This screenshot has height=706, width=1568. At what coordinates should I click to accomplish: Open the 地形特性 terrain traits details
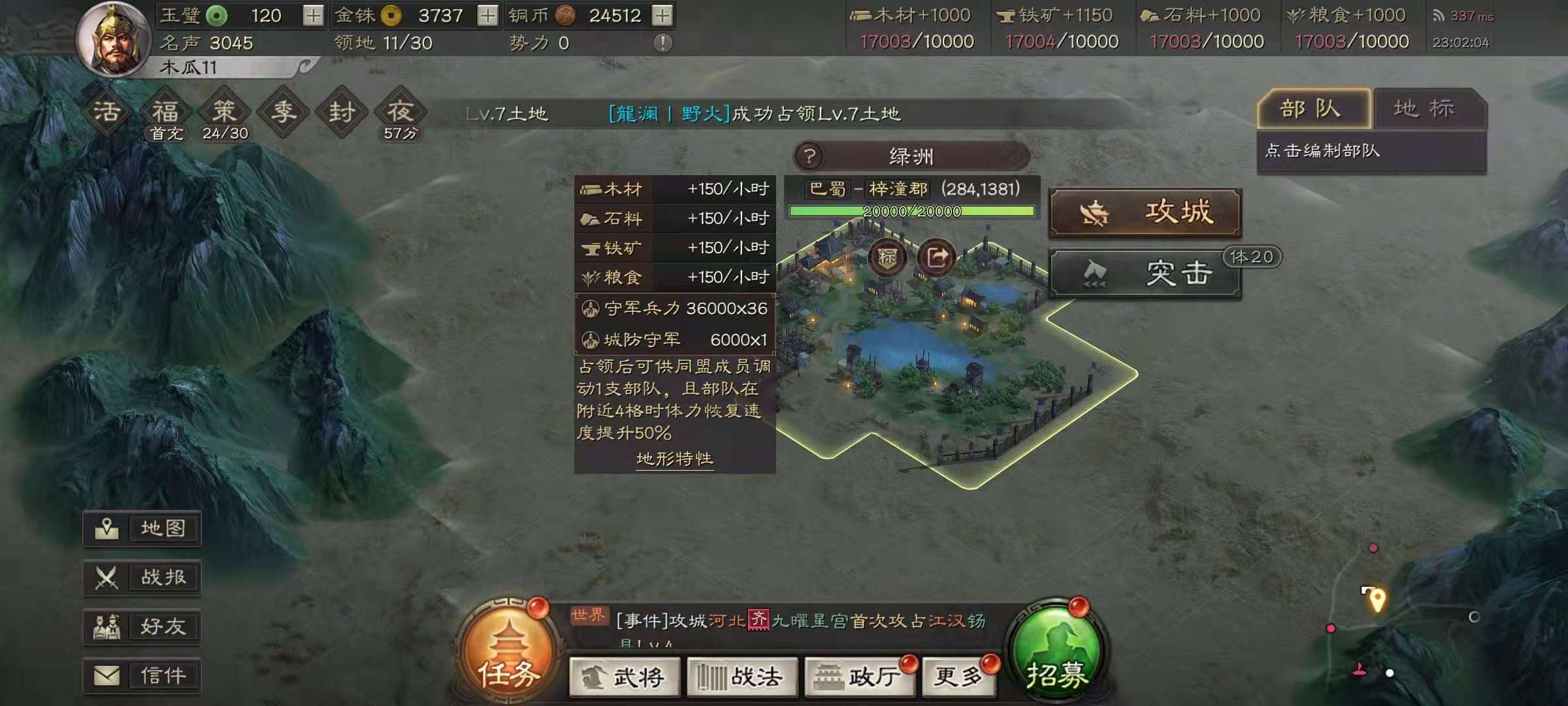674,459
